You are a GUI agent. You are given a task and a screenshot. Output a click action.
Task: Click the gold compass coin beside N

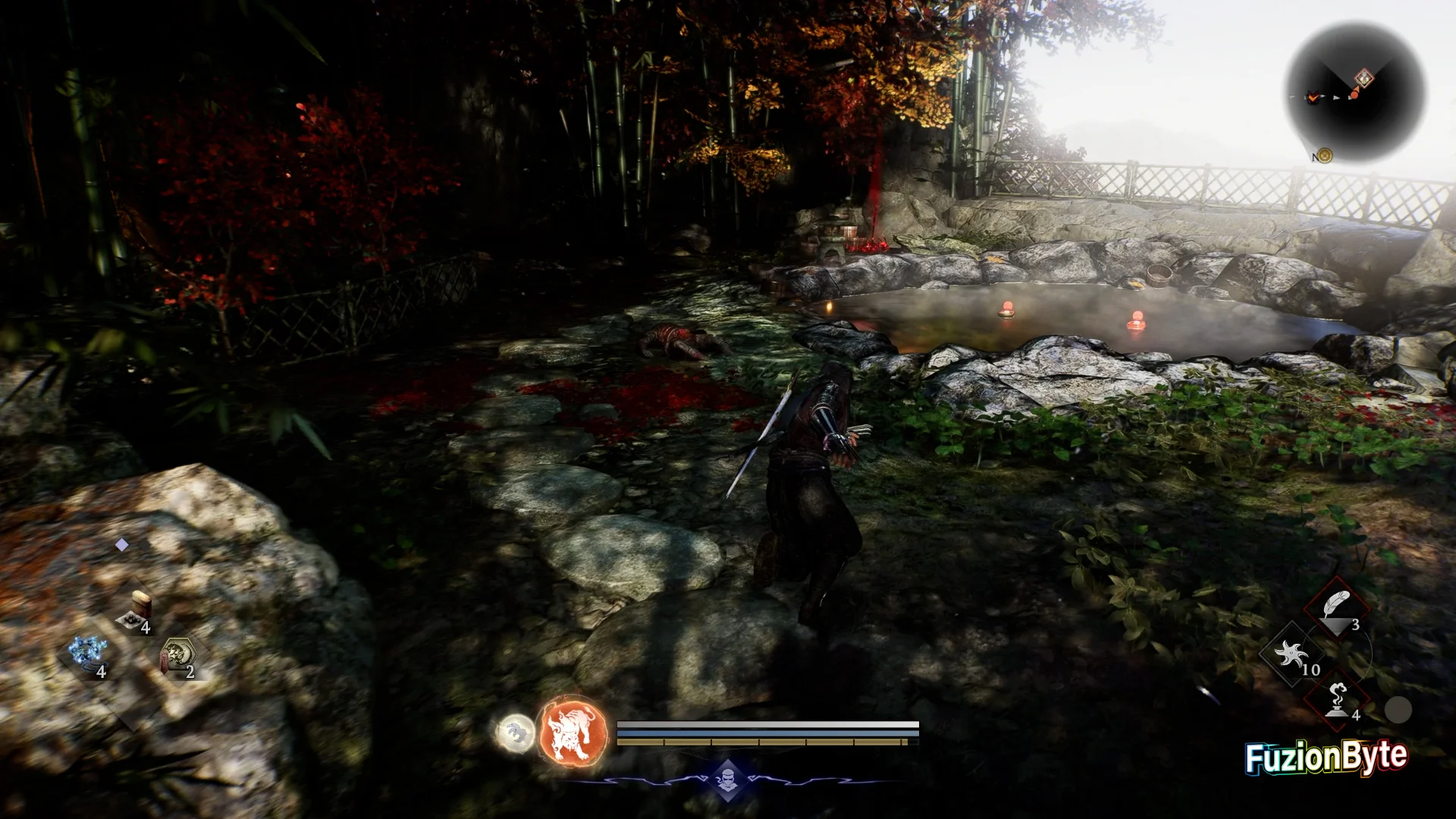click(1325, 156)
